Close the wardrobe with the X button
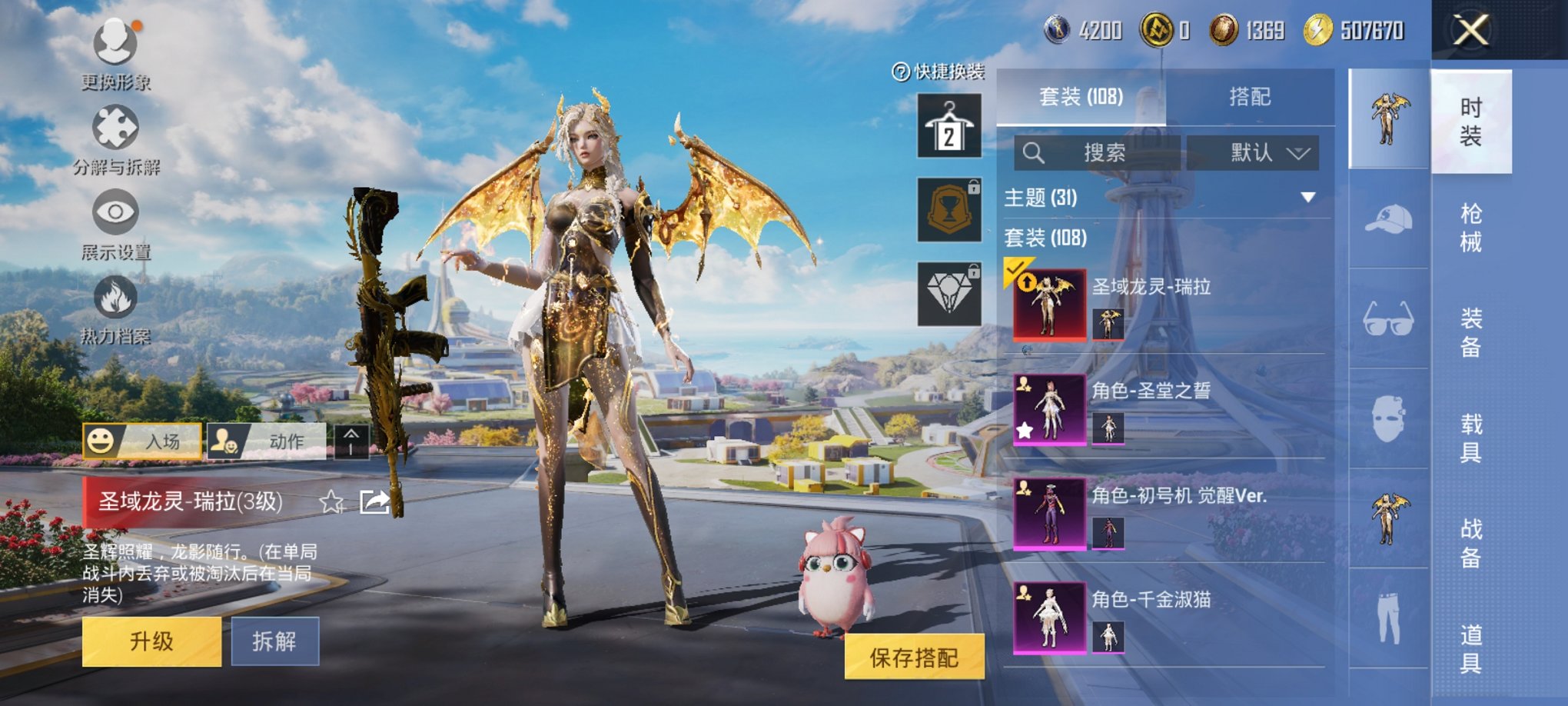 pyautogui.click(x=1470, y=31)
